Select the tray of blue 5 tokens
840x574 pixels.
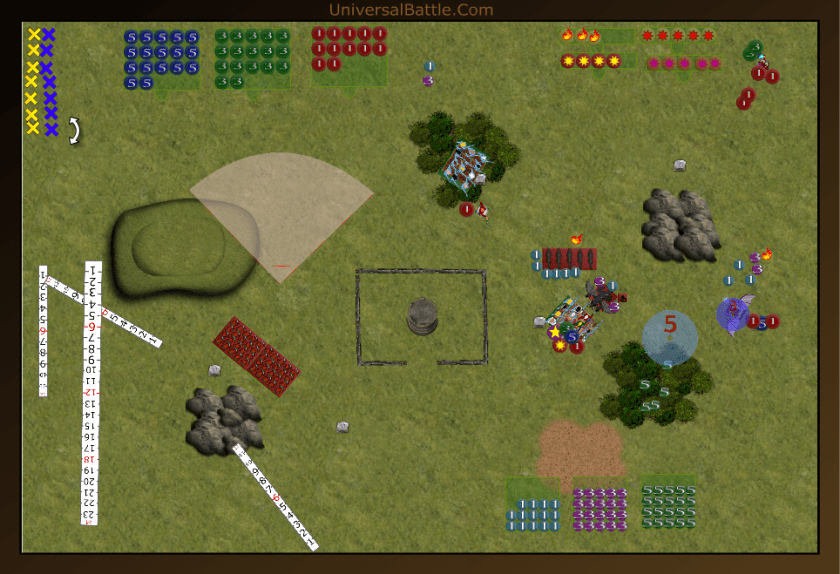[x=162, y=60]
